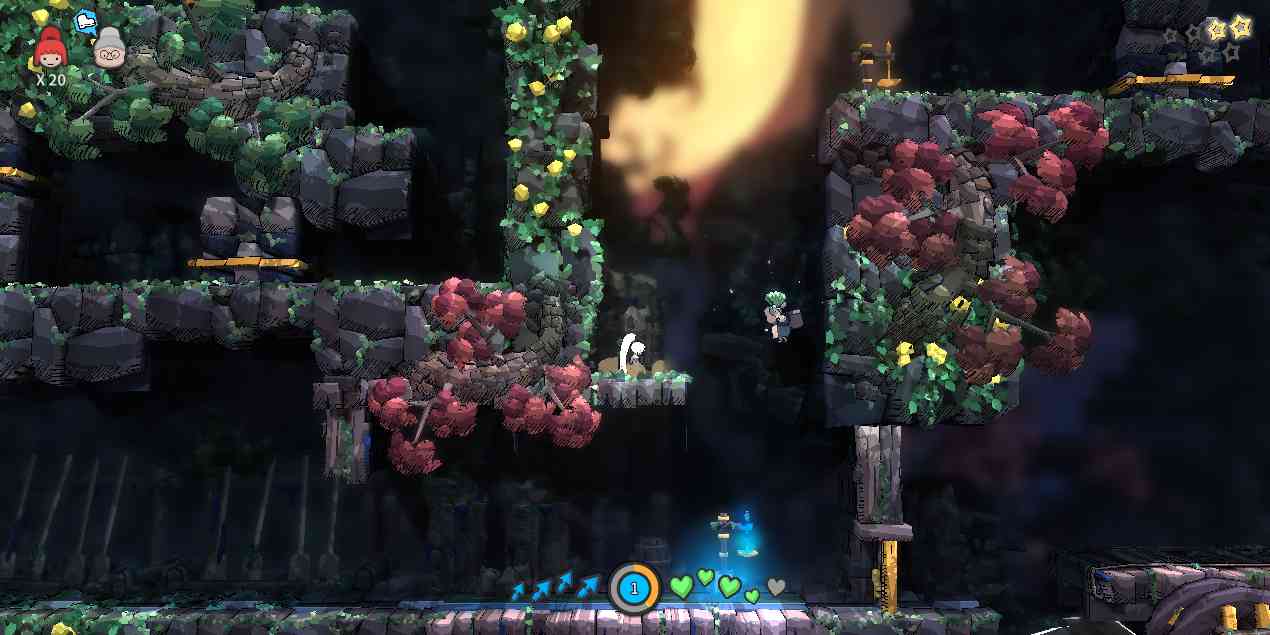This screenshot has width=1270, height=635.
Task: Select the red-hooded girl character portrait
Action: 49,48
